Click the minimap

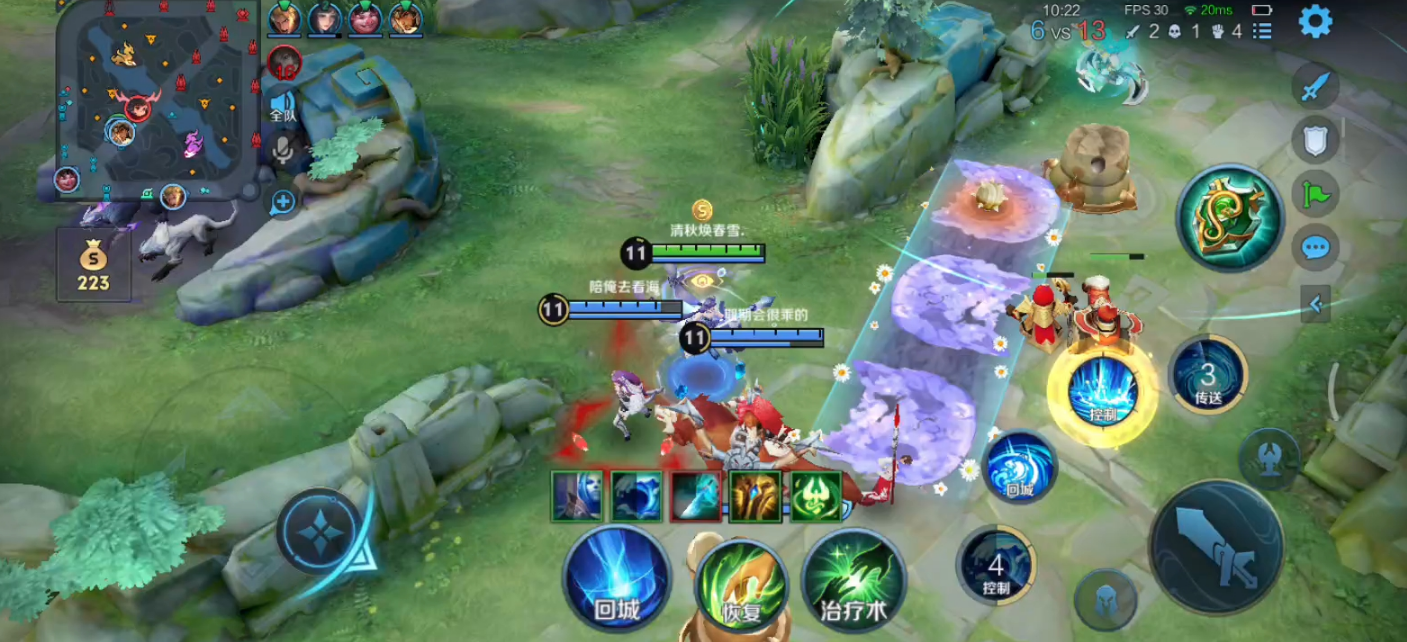click(148, 95)
